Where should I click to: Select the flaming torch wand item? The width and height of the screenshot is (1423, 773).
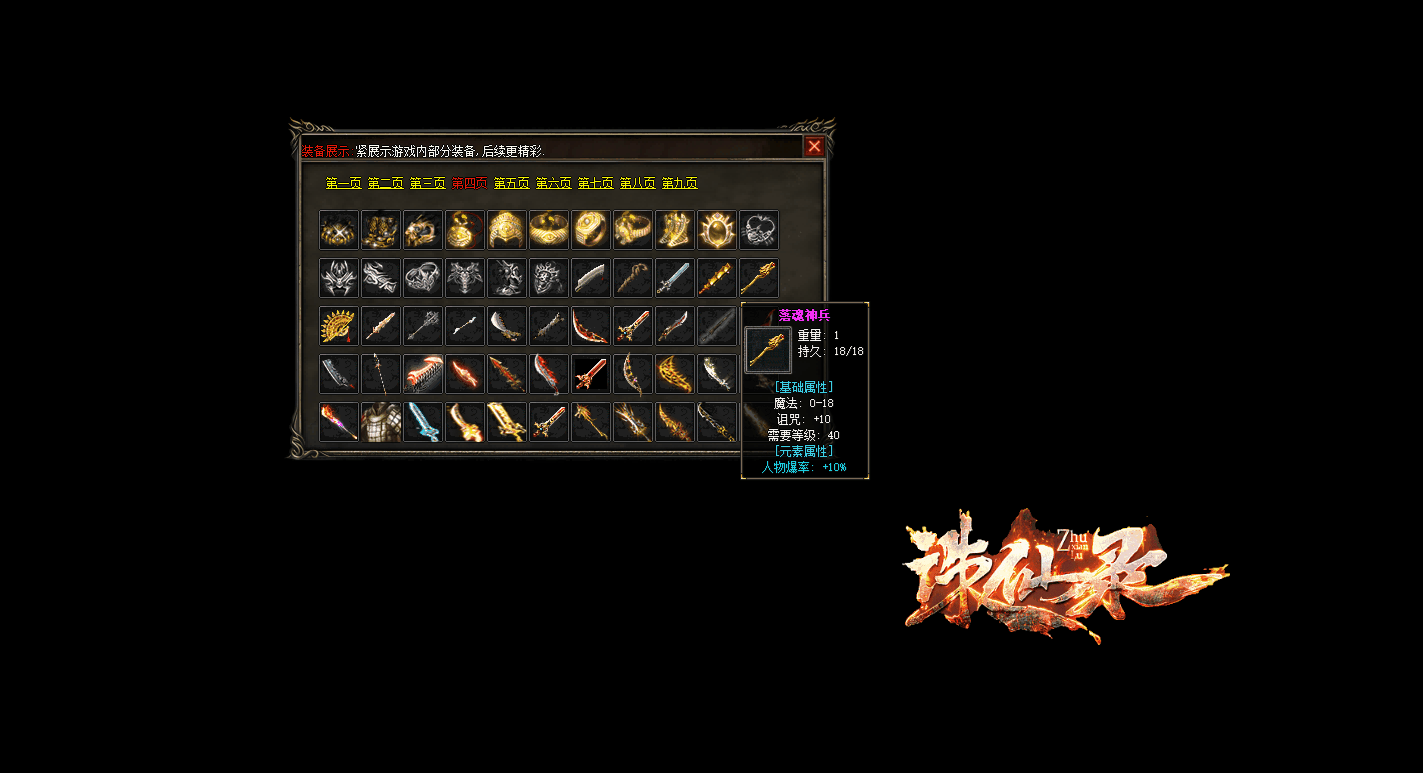[x=339, y=422]
